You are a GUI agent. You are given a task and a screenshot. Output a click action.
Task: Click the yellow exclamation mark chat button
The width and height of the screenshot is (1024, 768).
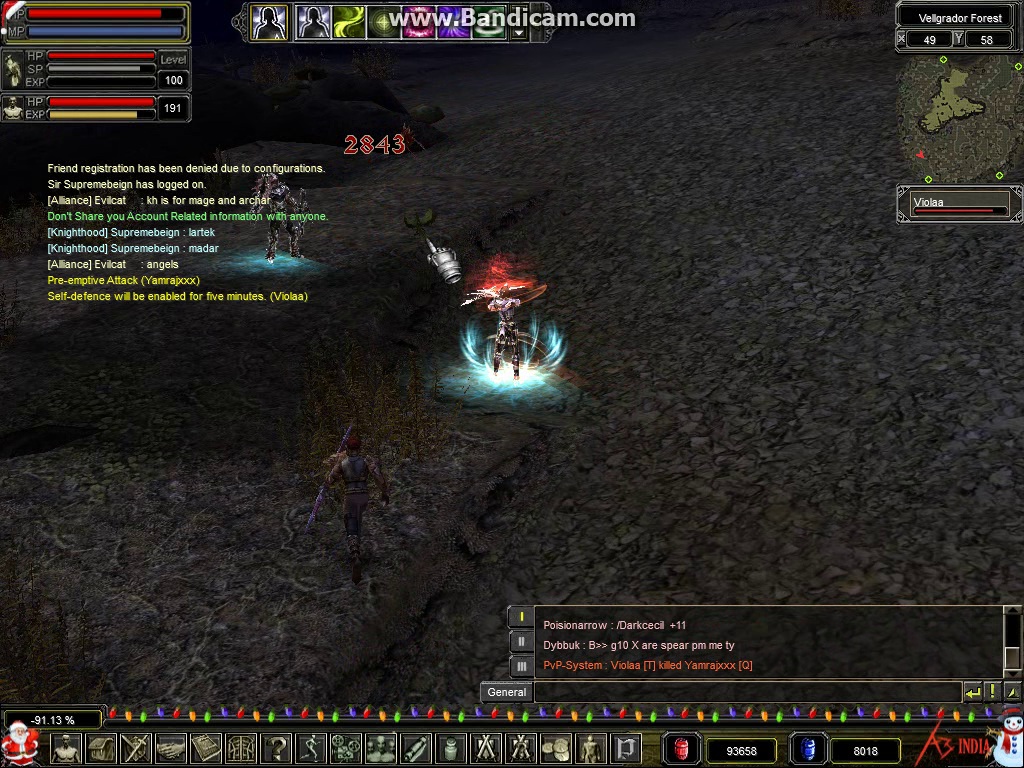point(992,692)
